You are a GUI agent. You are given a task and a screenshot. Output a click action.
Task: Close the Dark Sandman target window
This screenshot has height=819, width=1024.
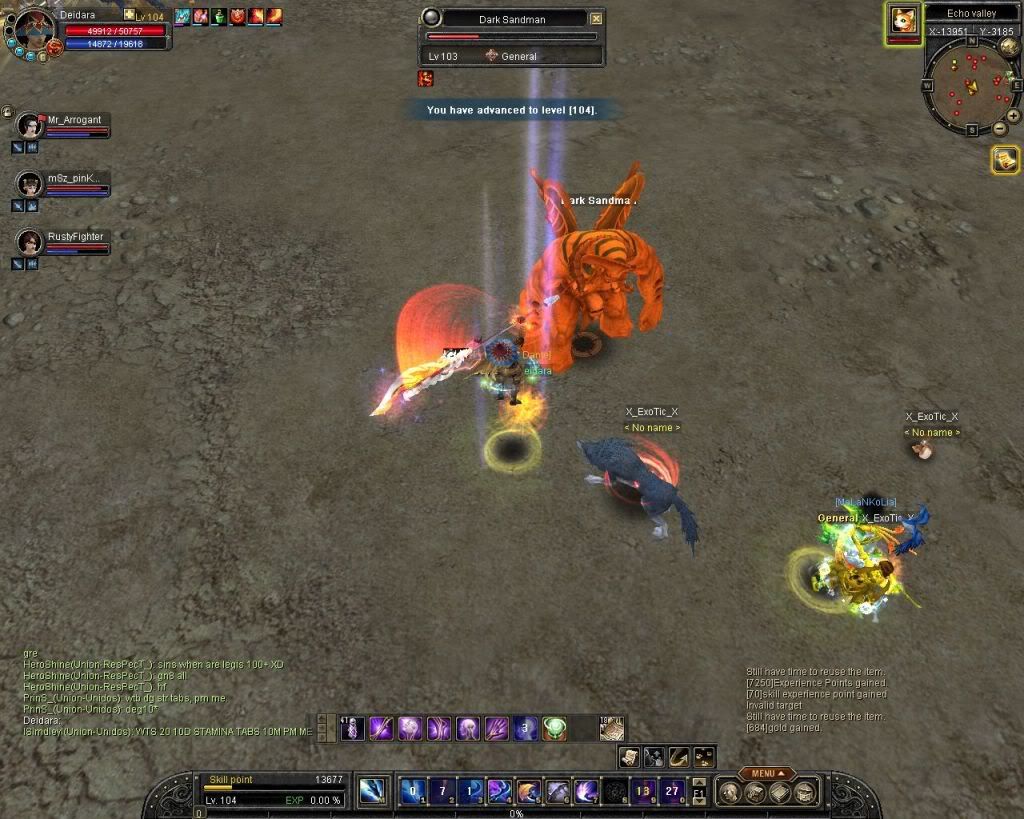[x=597, y=18]
